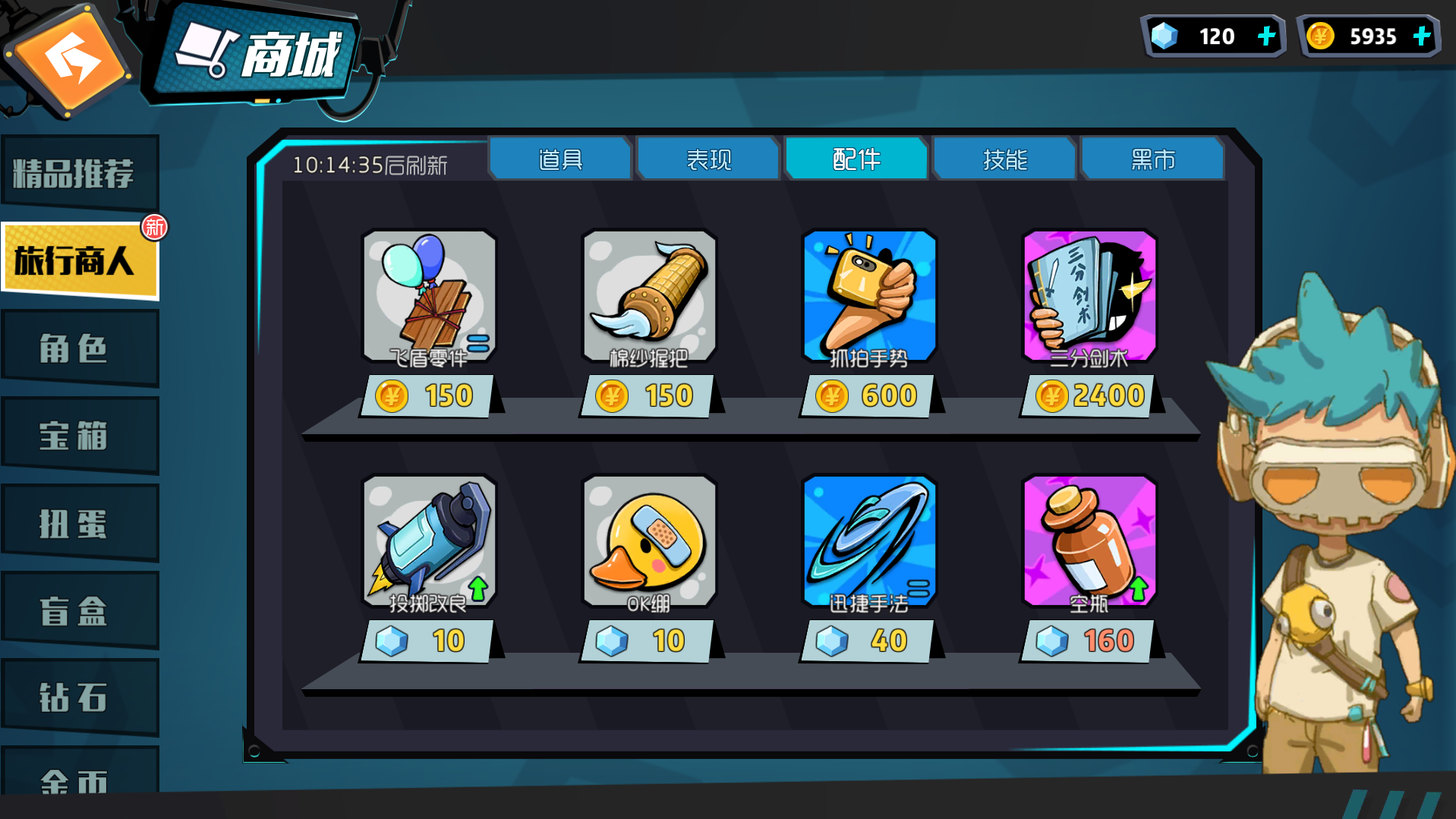This screenshot has width=1456, height=819.
Task: Open the 旅行商人 sidebar section
Action: [x=80, y=260]
